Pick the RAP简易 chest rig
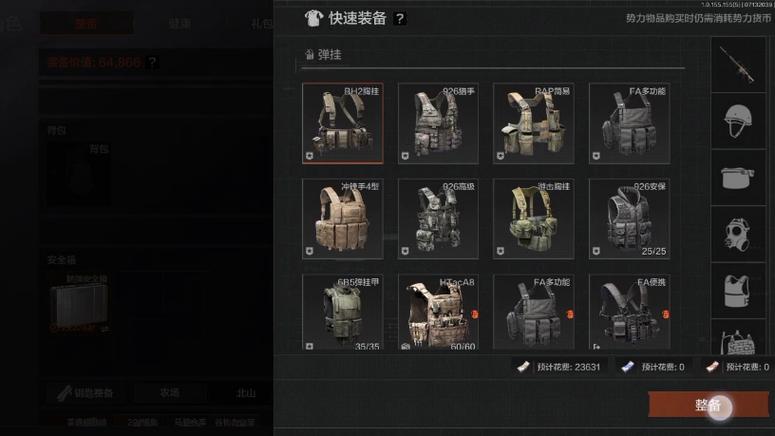This screenshot has width=775, height=436. point(533,123)
